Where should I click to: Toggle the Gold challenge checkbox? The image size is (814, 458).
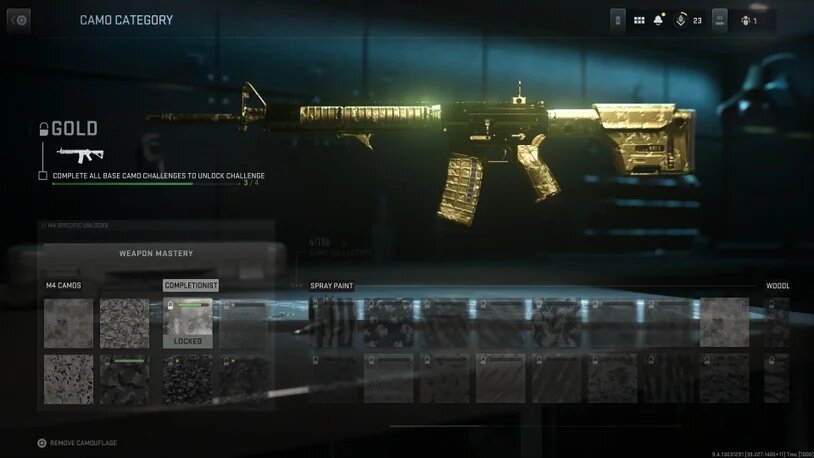click(43, 176)
